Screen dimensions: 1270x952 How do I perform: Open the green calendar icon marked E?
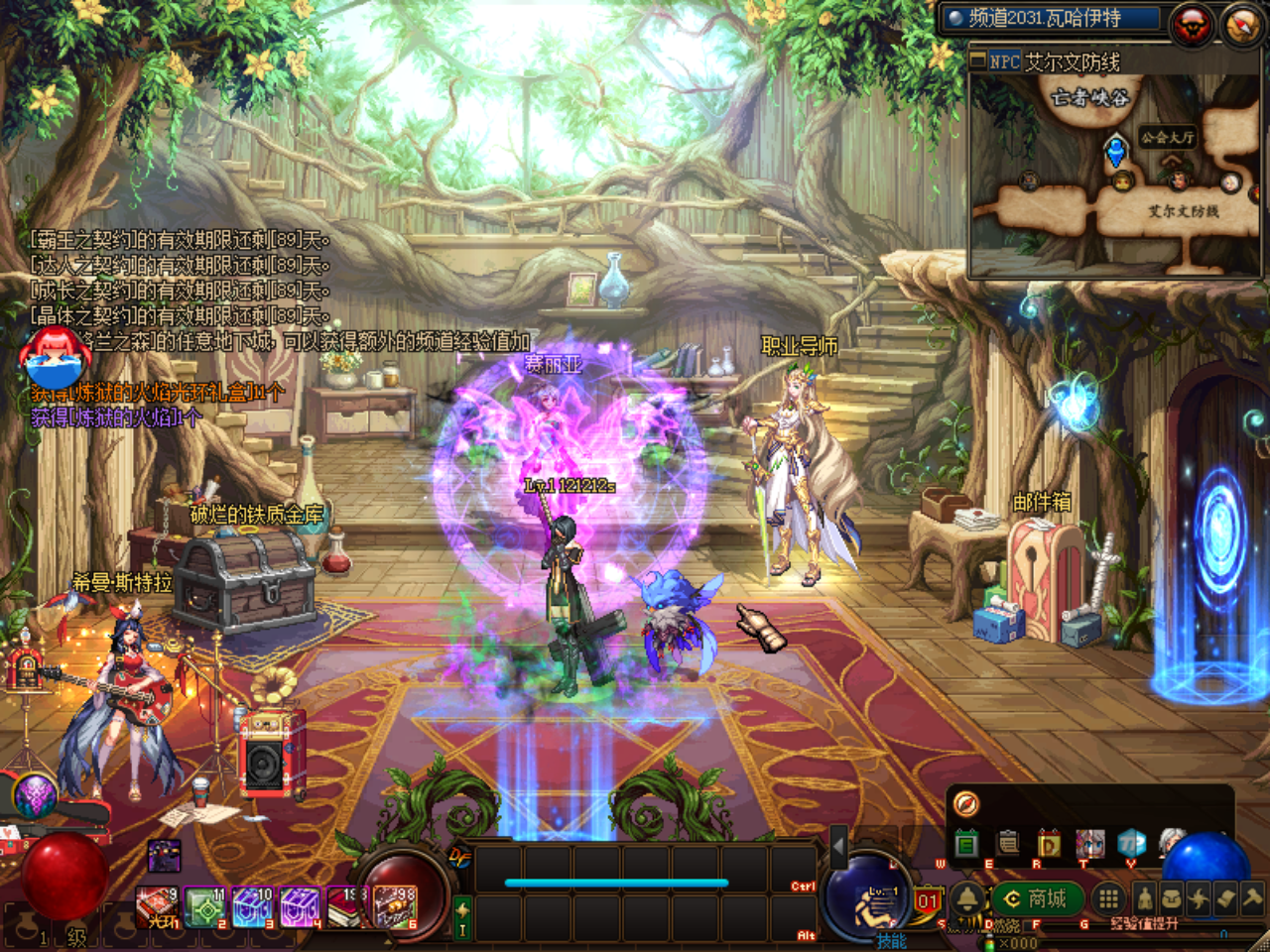[x=966, y=844]
